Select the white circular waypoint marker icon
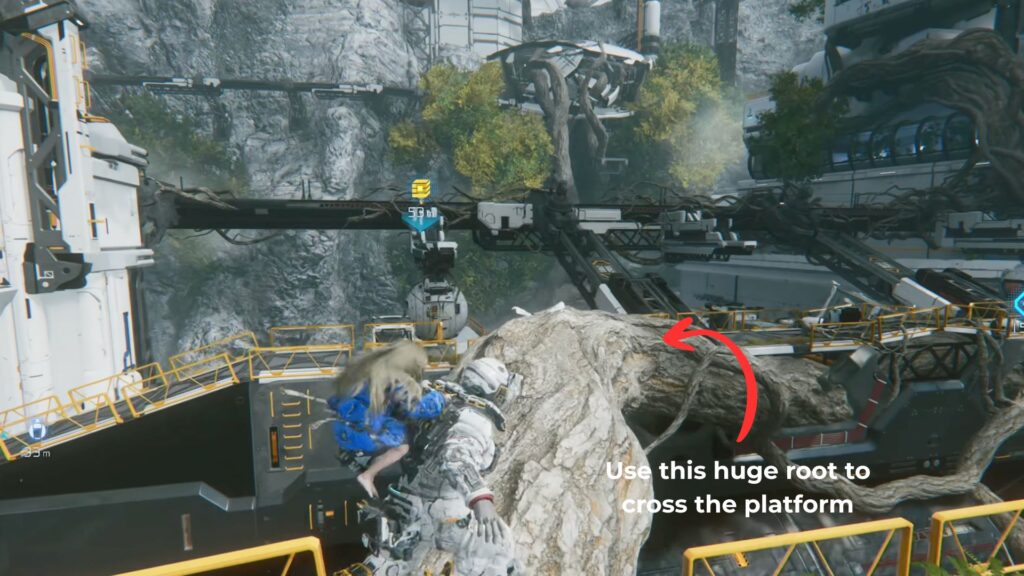Image resolution: width=1024 pixels, height=576 pixels. point(37,430)
